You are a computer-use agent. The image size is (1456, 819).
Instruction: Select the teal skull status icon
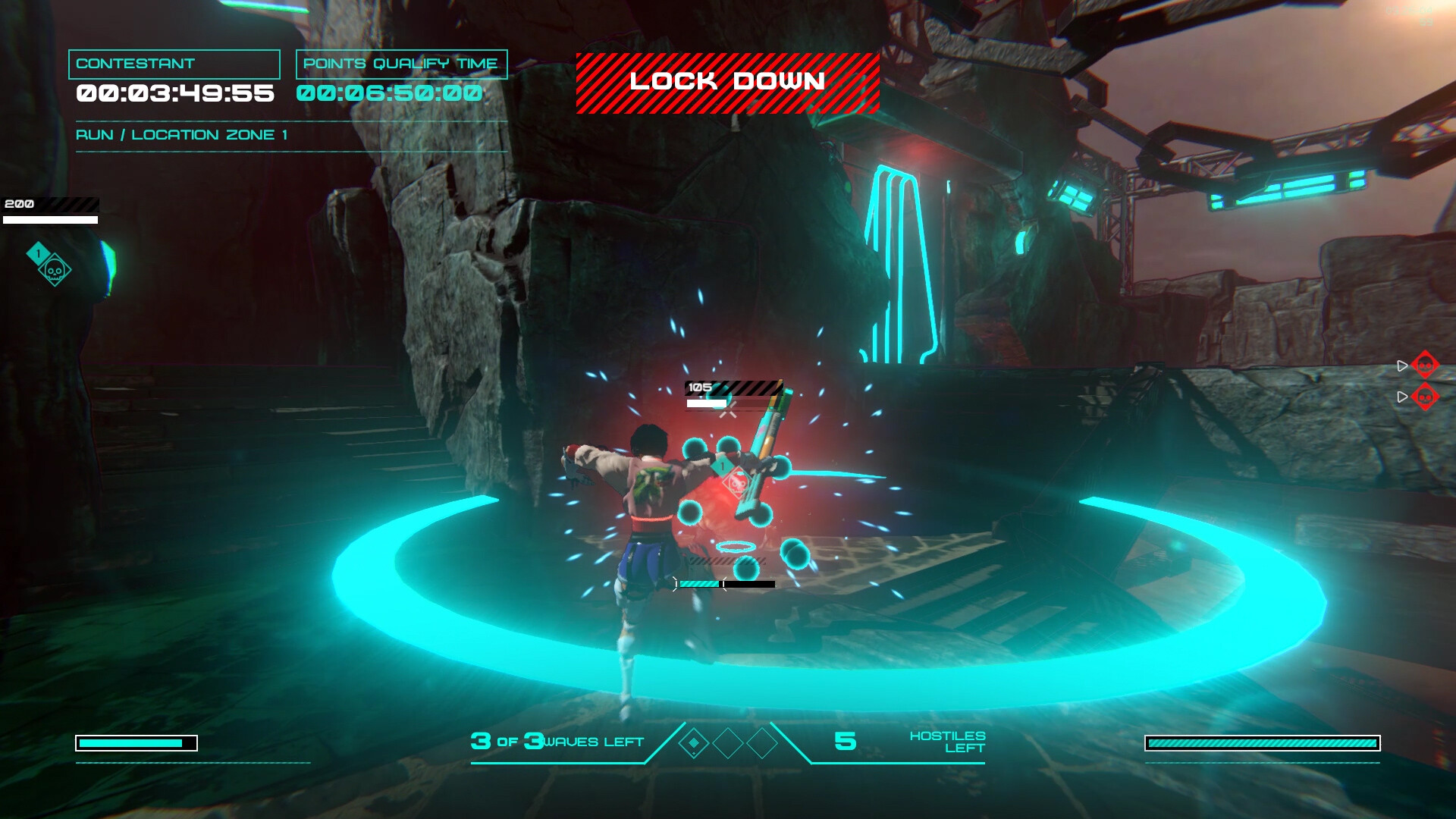click(x=55, y=270)
